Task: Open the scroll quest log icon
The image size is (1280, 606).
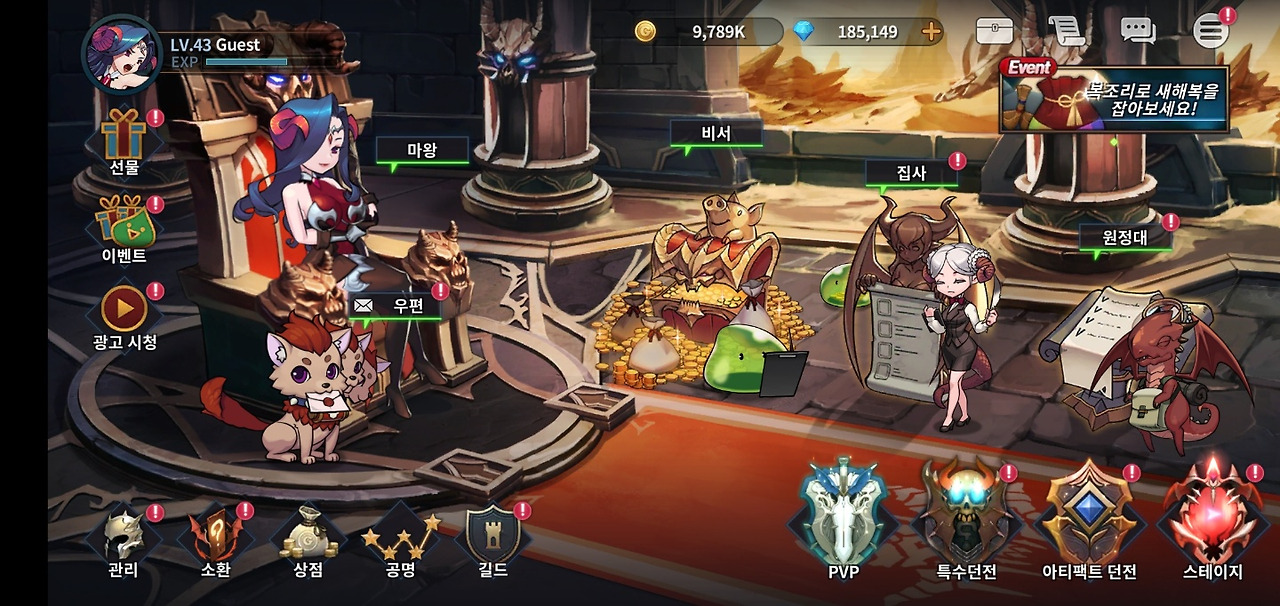Action: pyautogui.click(x=1067, y=31)
